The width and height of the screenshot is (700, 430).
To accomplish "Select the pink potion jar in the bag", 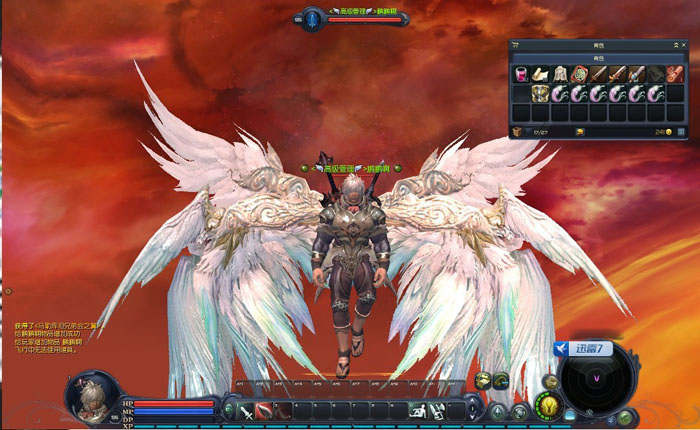I will [x=521, y=74].
